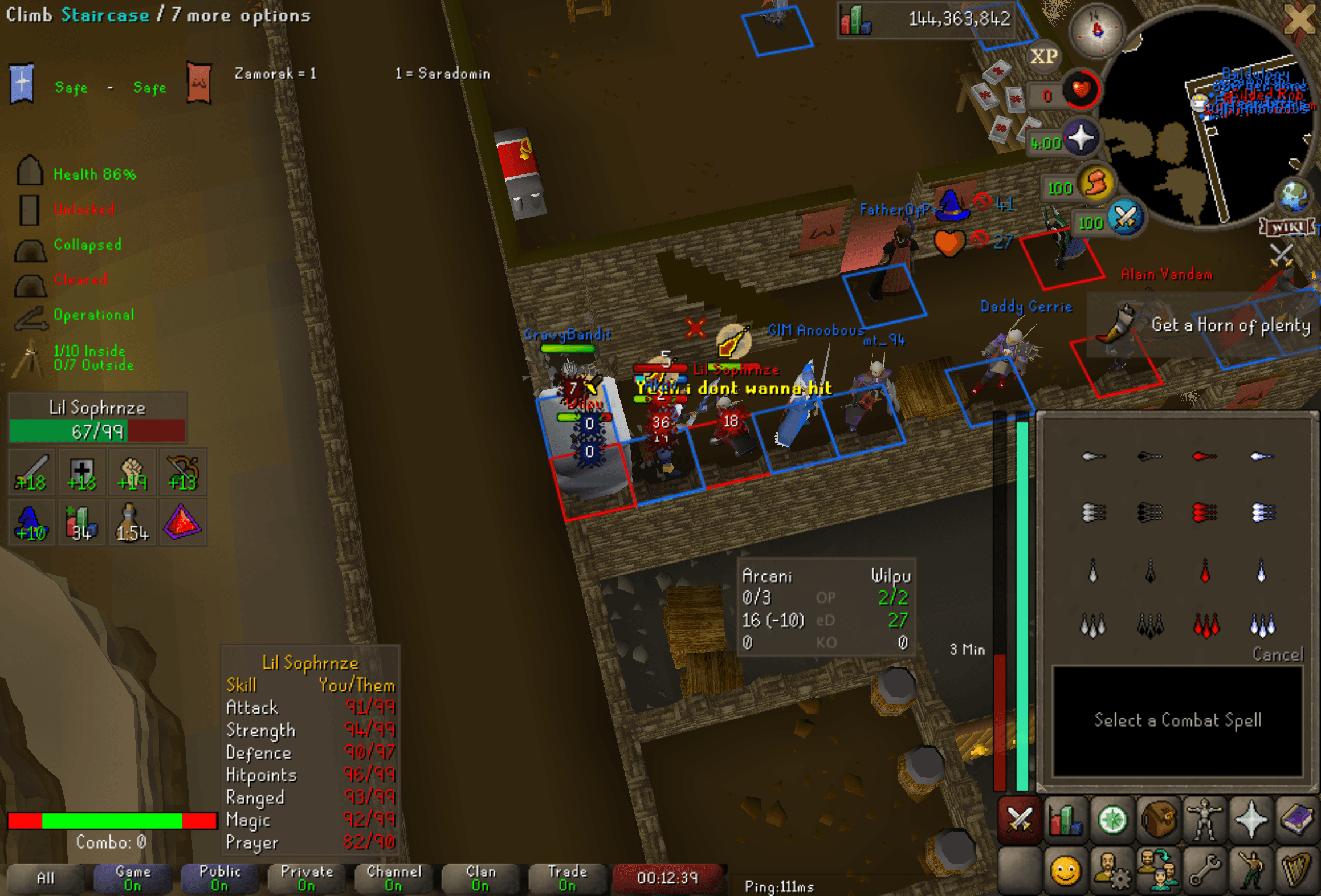1321x896 pixels.
Task: Open the wrench Settings tab
Action: [1204, 870]
